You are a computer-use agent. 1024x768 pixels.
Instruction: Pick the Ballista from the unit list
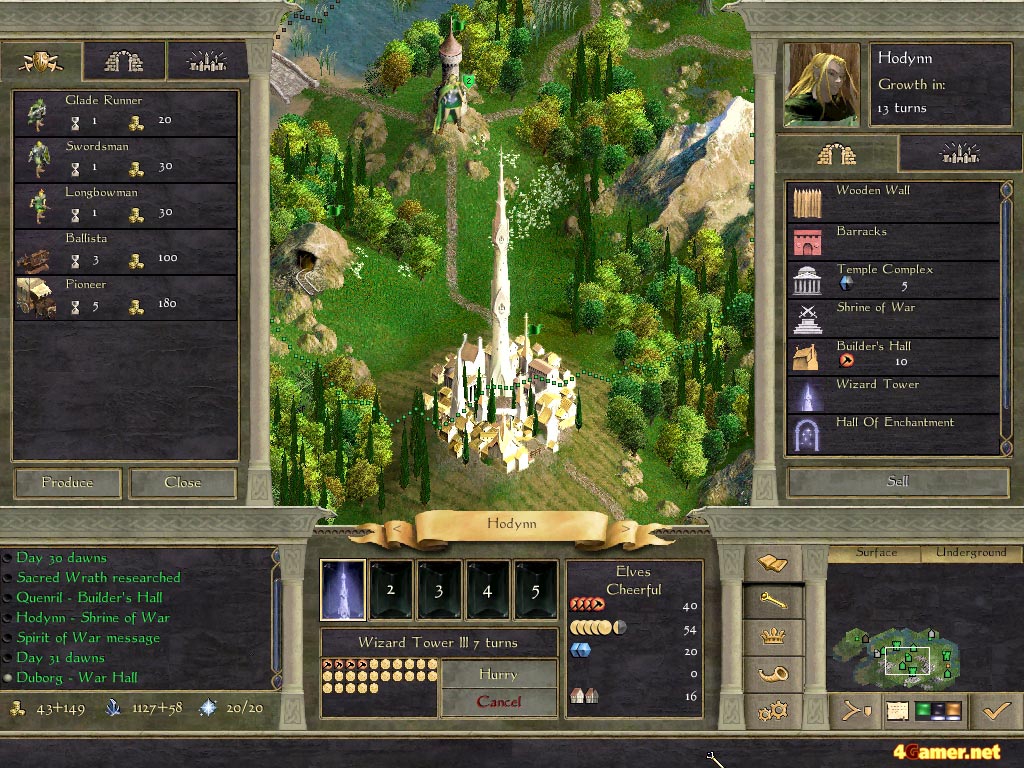click(x=125, y=250)
